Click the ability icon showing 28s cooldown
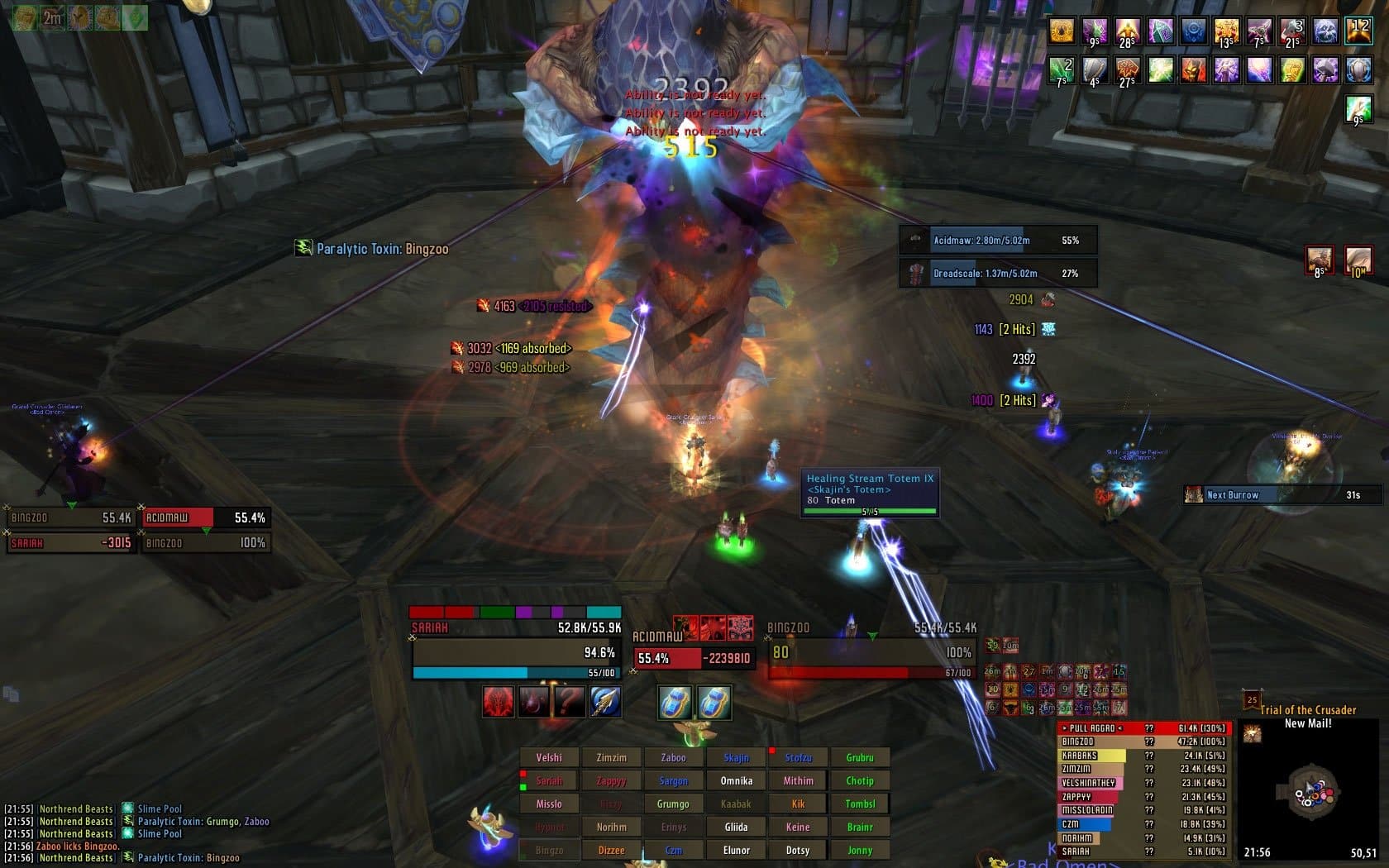Image resolution: width=1389 pixels, height=868 pixels. tap(1126, 31)
